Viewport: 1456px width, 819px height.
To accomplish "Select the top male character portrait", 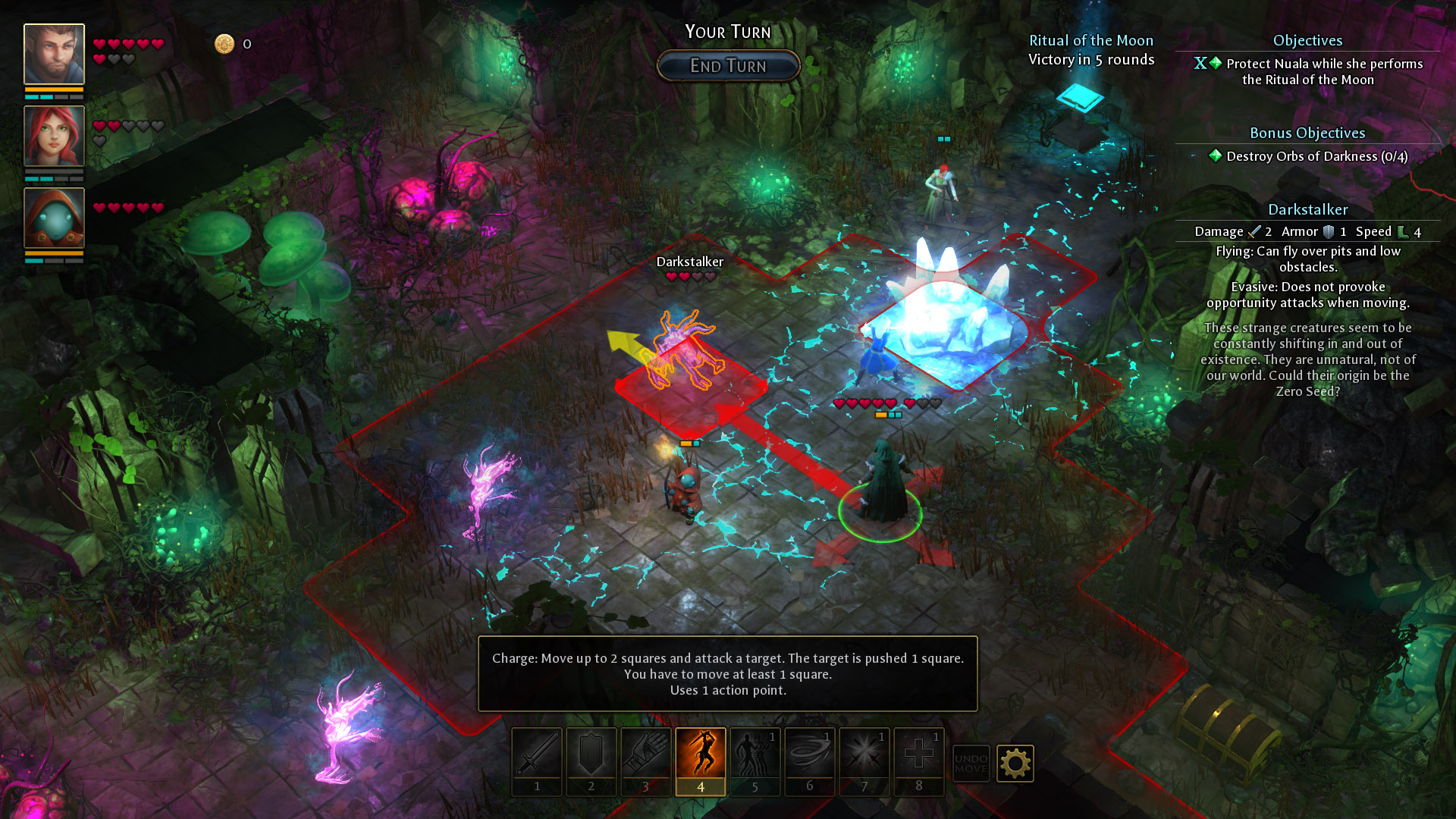I will click(x=53, y=54).
